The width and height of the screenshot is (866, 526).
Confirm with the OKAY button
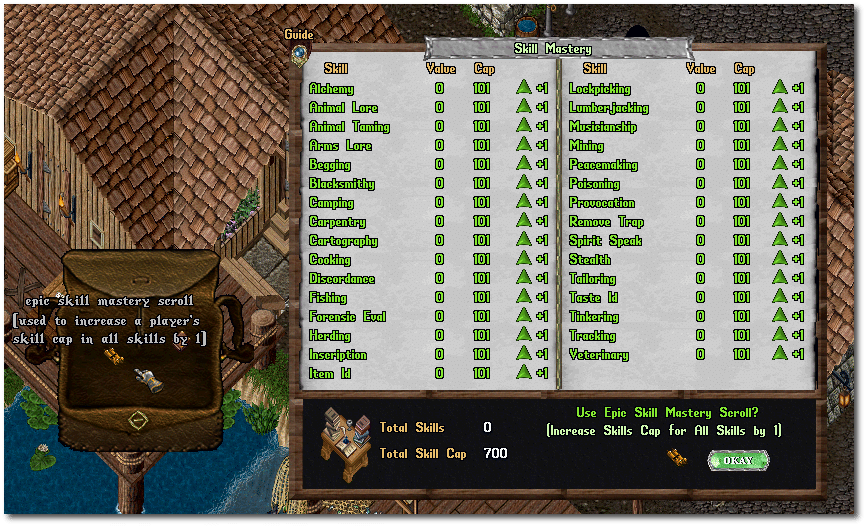tap(738, 460)
